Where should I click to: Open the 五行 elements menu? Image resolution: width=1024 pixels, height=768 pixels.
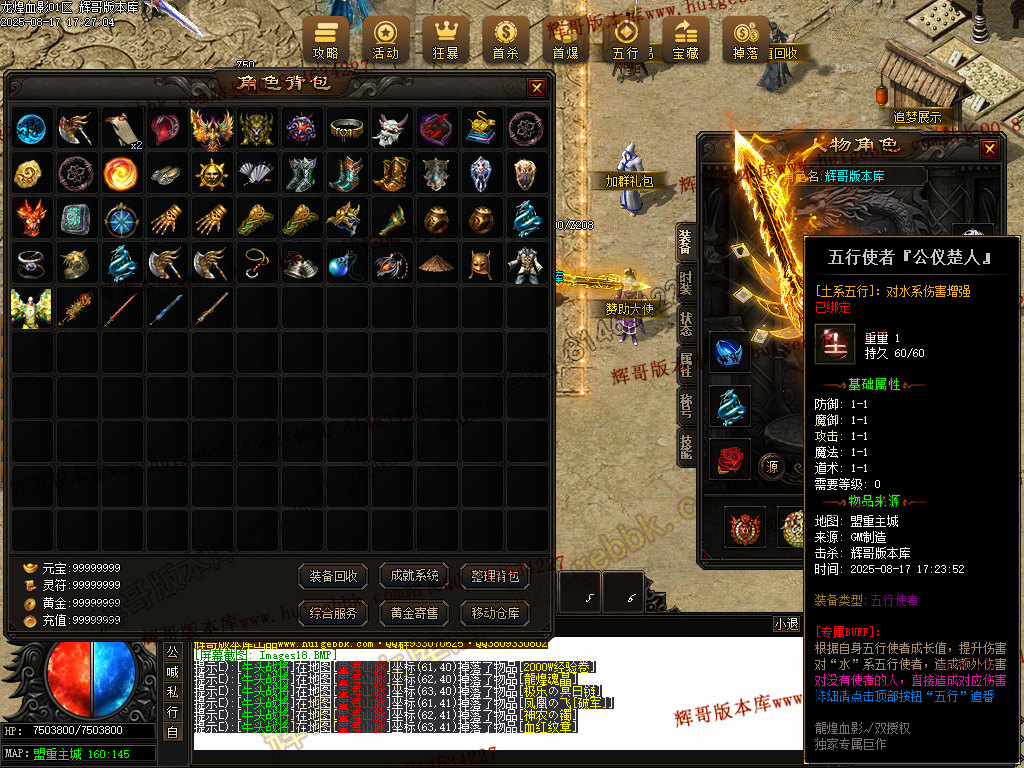coord(626,40)
